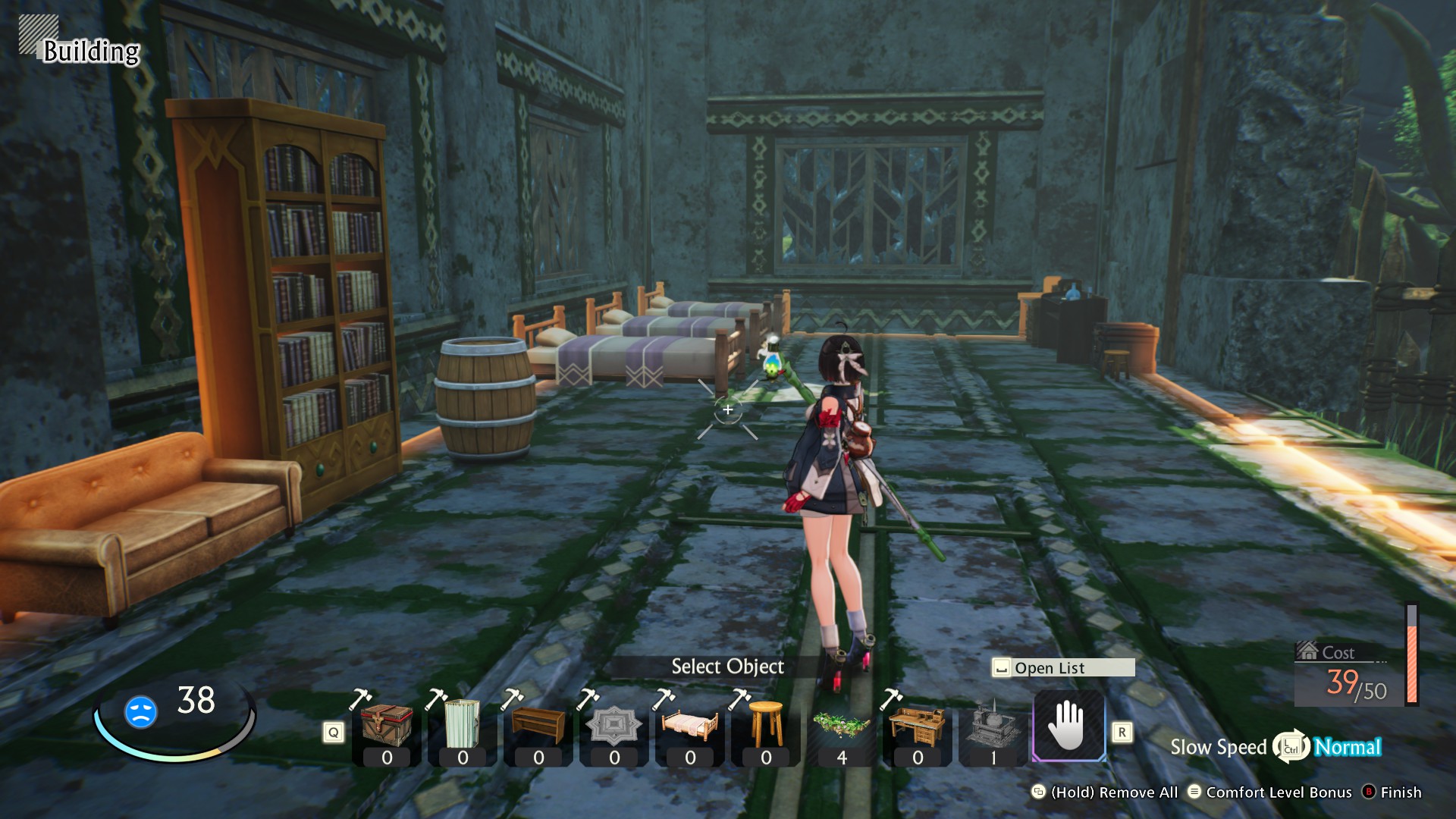Activate the white hand grab tool
Image resolution: width=1456 pixels, height=819 pixels.
pyautogui.click(x=1068, y=725)
